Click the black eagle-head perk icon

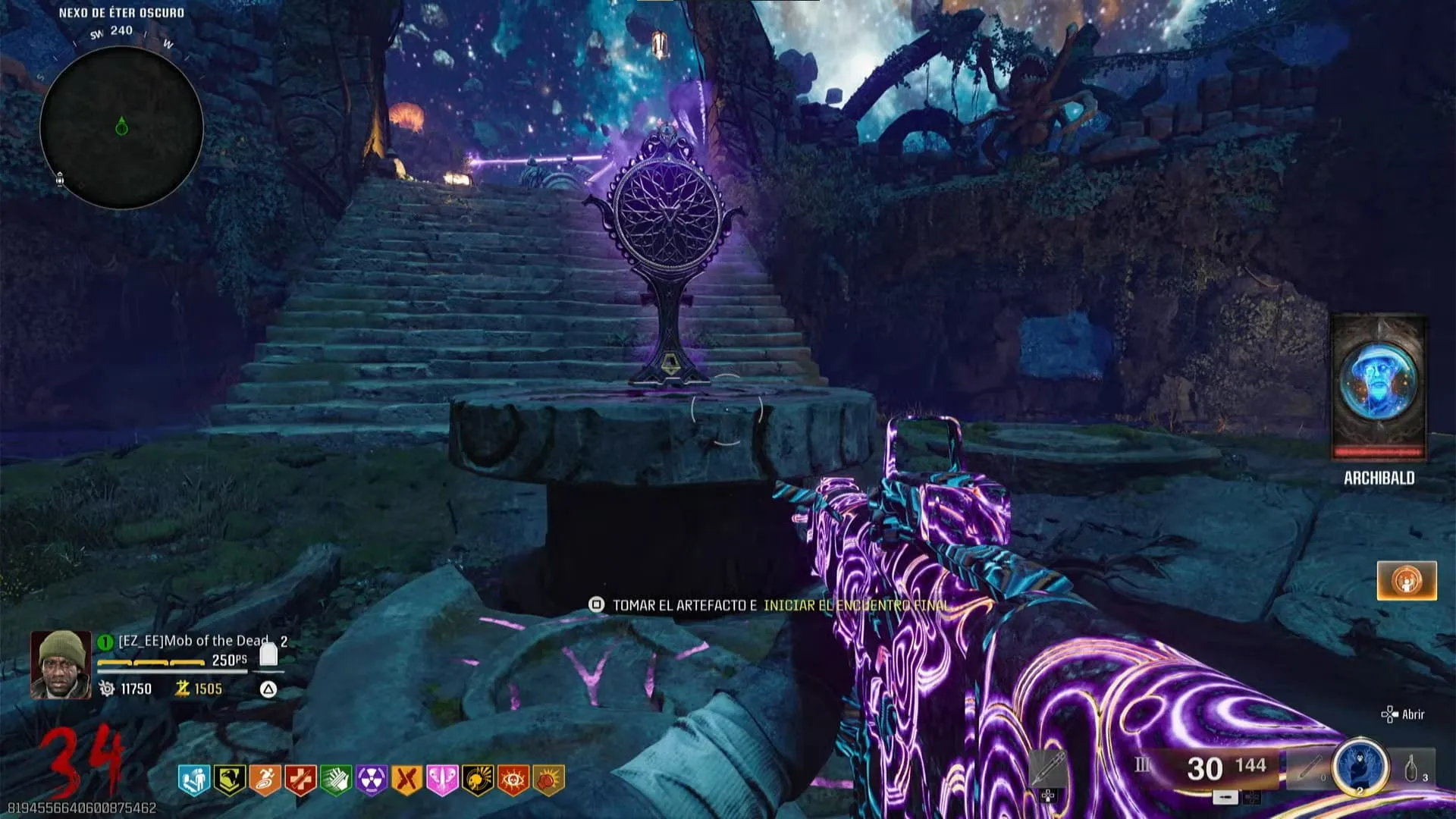pyautogui.click(x=229, y=779)
